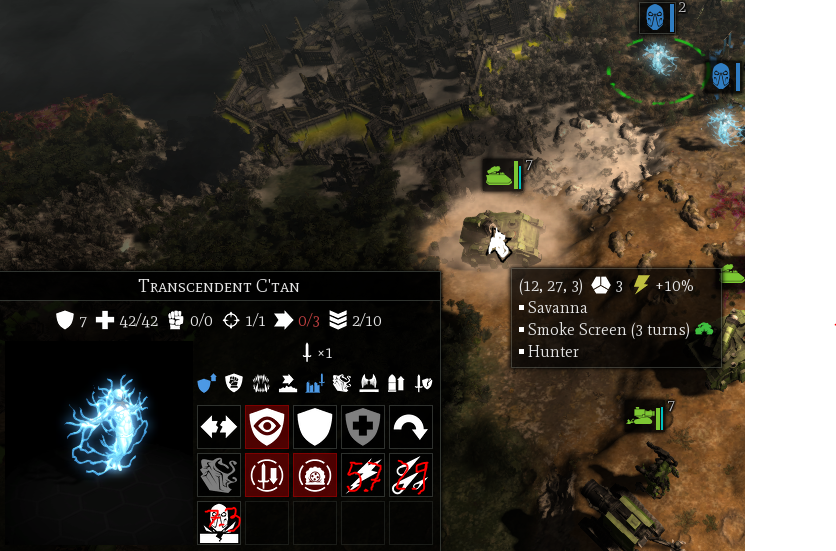Toggle the wheel-in-circle ability
Screen dimensions: 836x551
point(314,475)
